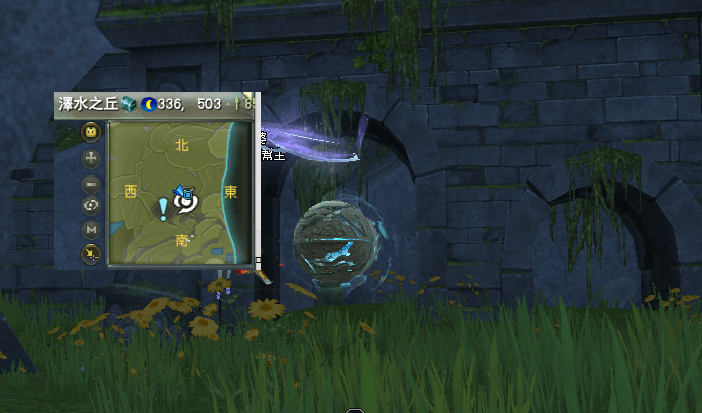
Task: Open the world map with the M button
Action: coord(91,230)
